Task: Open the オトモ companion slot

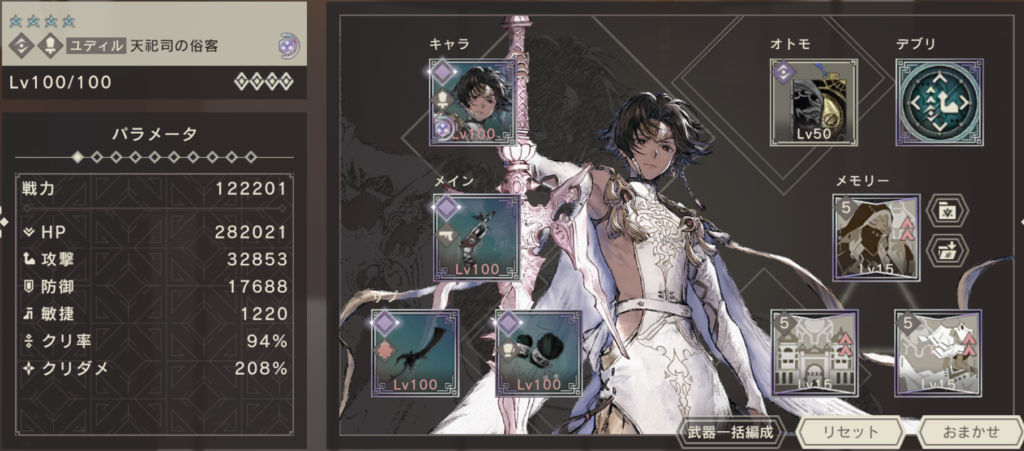Action: coord(807,100)
